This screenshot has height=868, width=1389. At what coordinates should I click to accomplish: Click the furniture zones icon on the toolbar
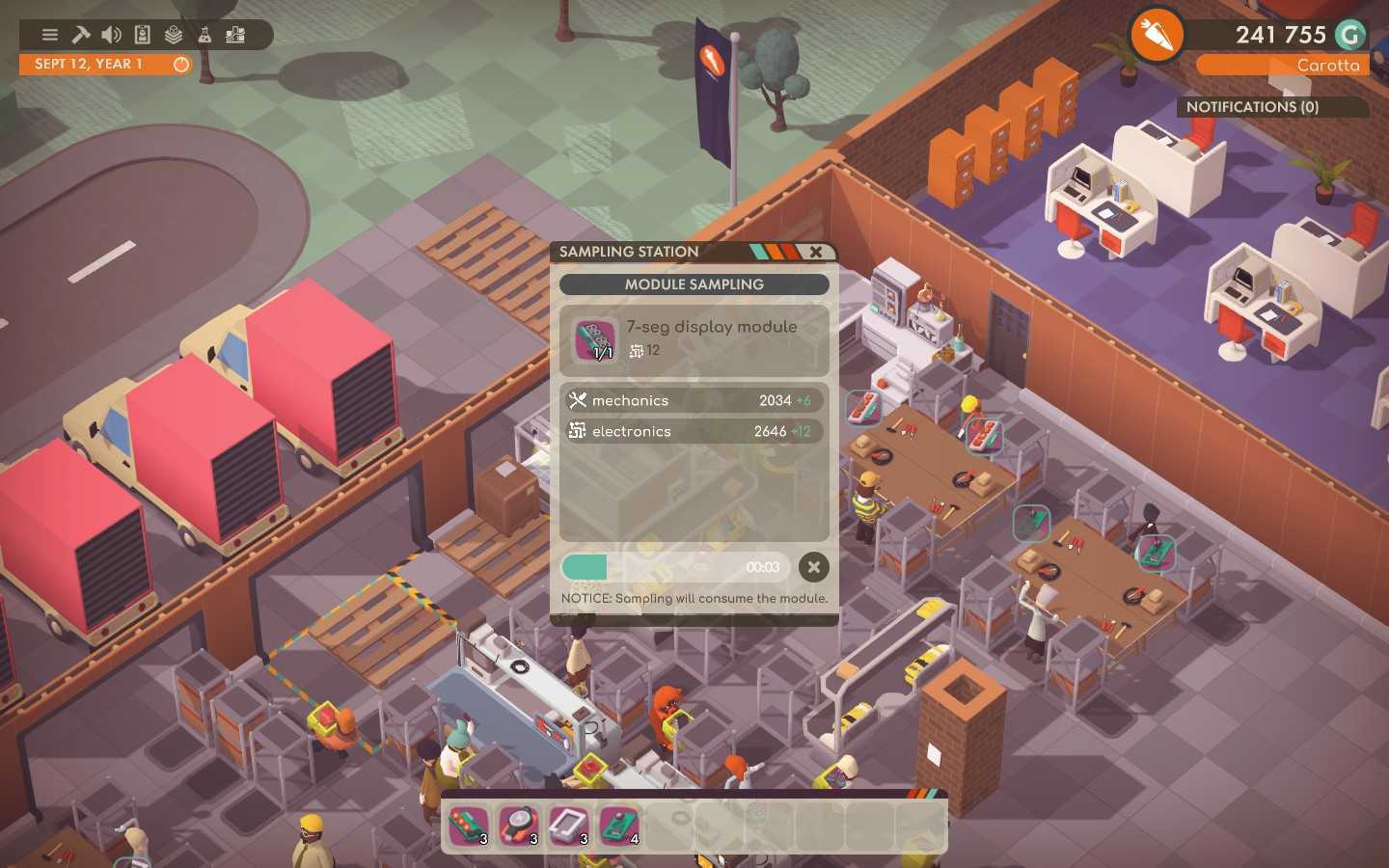point(234,34)
